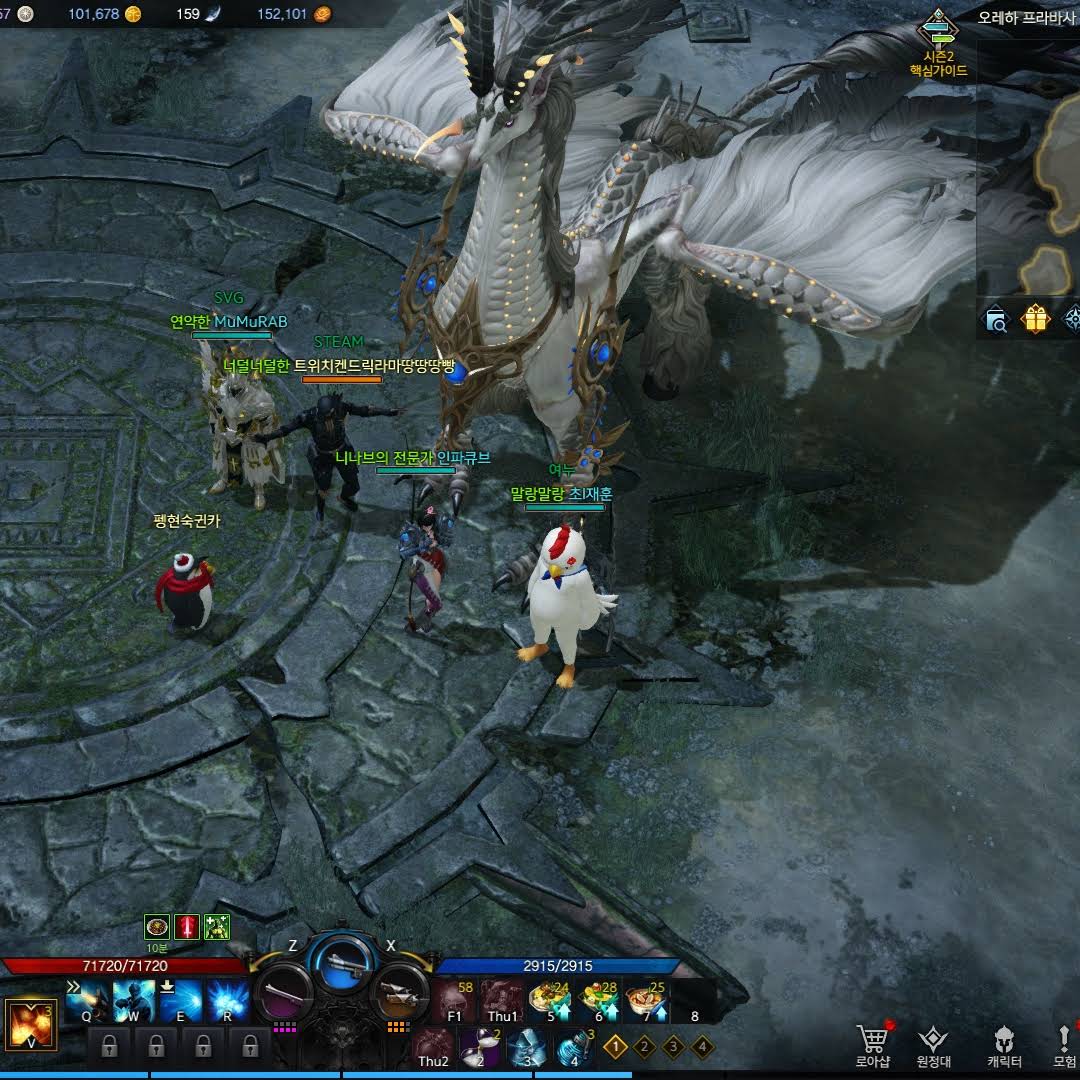
Task: Click the yellow gift box icon
Action: tap(1035, 320)
